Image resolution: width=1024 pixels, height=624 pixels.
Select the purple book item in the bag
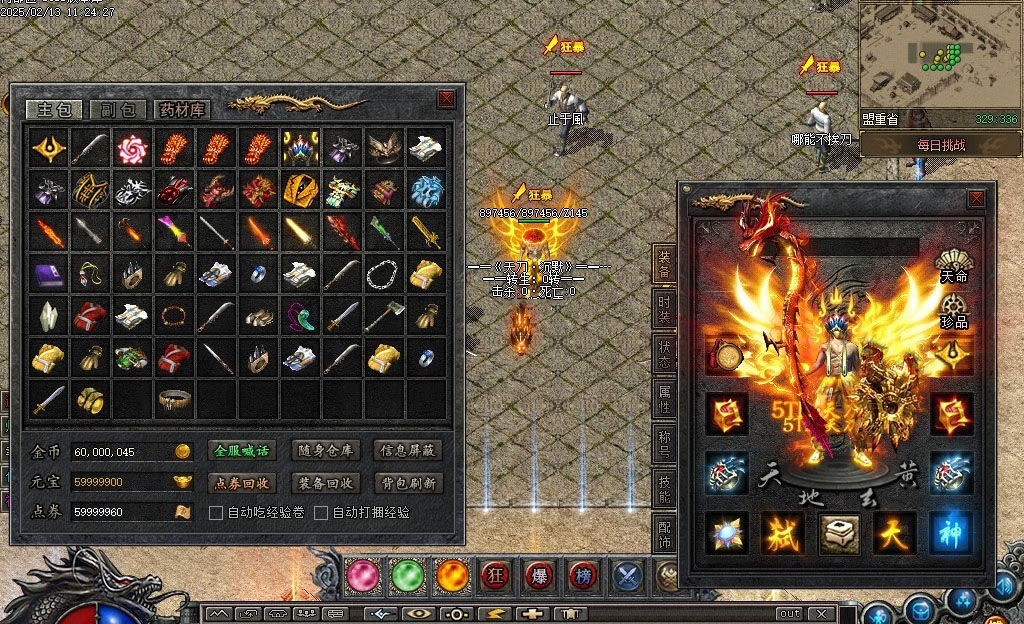click(x=48, y=273)
